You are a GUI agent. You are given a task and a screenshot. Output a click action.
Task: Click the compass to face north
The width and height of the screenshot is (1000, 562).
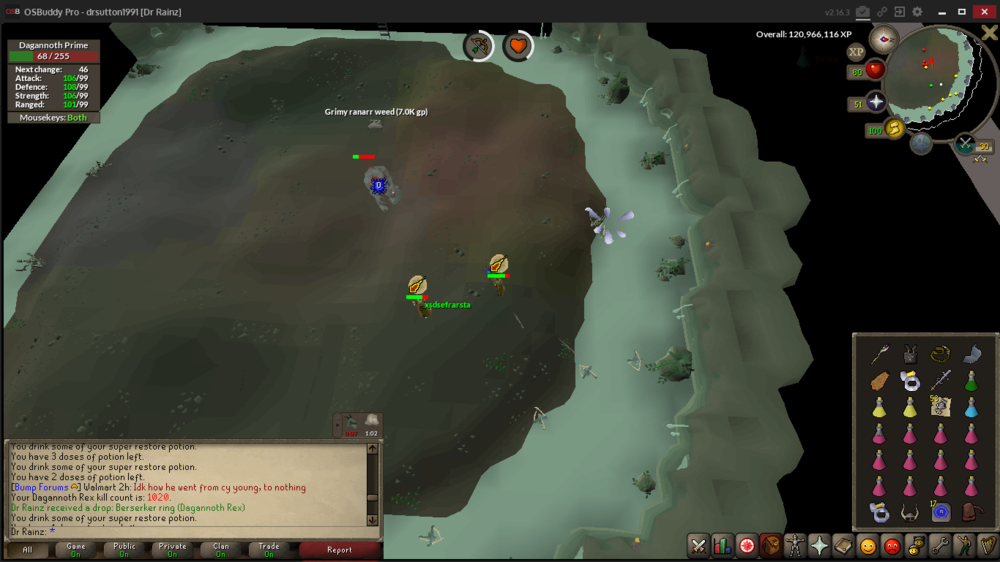coord(883,39)
